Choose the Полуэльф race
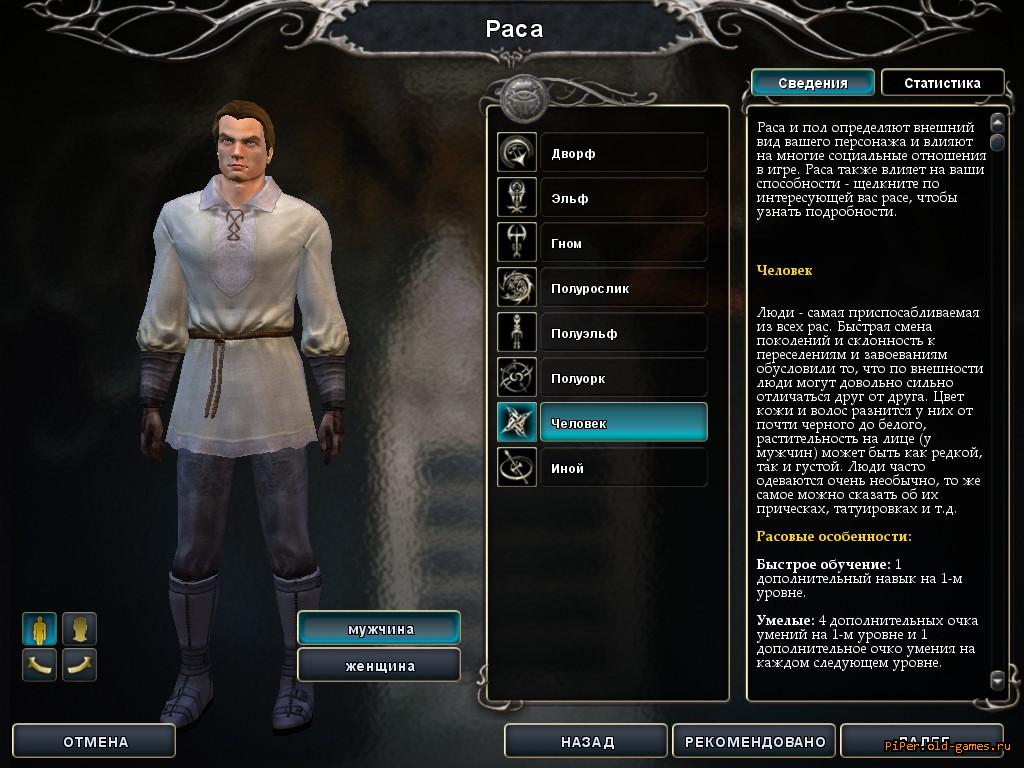 622,333
